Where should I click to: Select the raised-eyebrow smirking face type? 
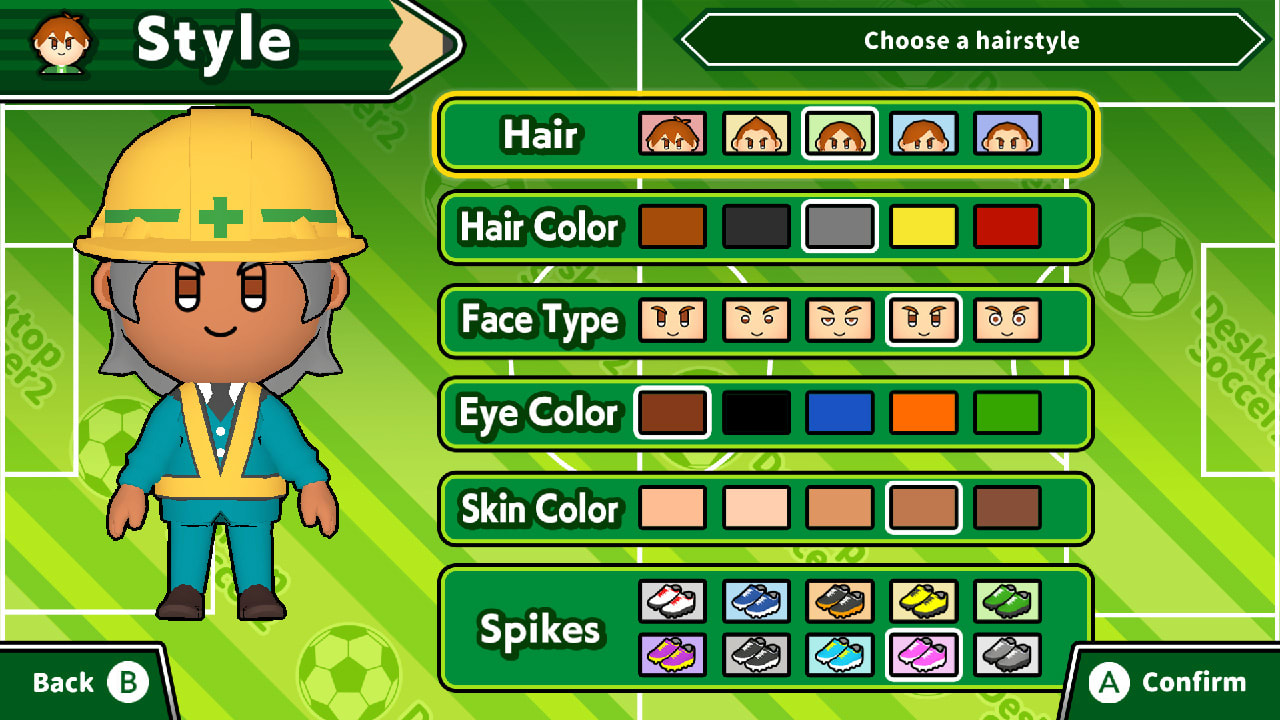[756, 320]
